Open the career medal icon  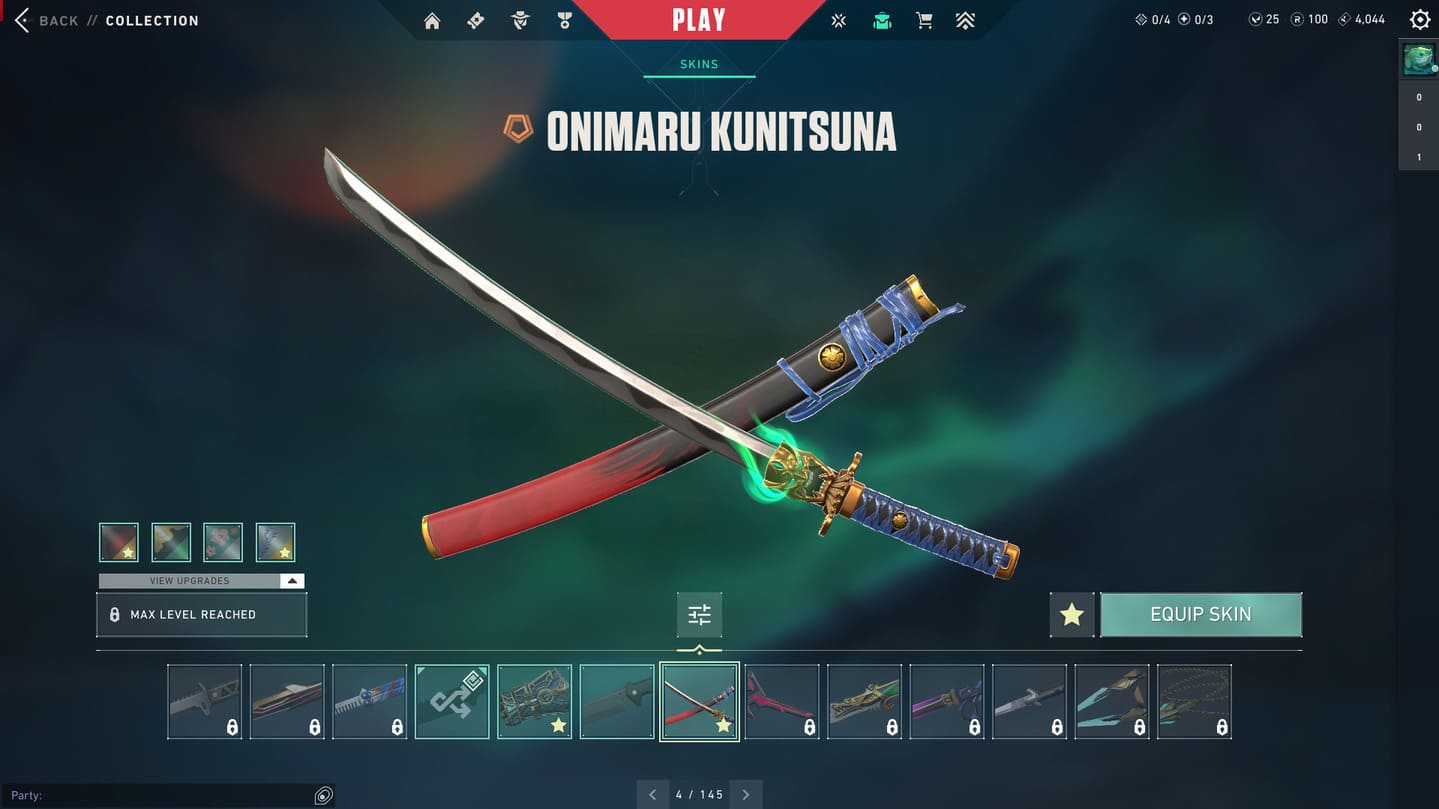tap(565, 21)
